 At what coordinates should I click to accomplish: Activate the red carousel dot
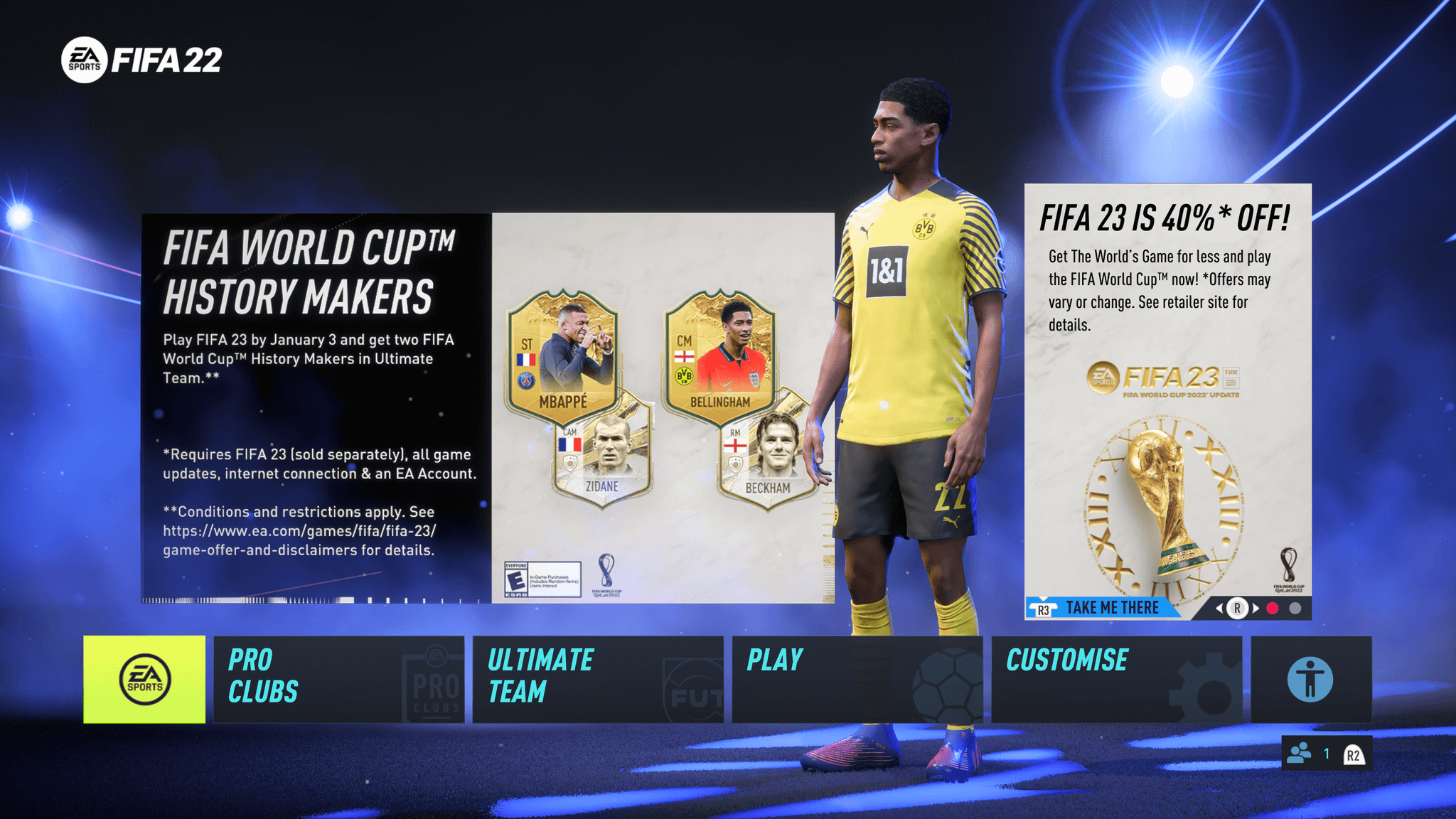pyautogui.click(x=1273, y=608)
